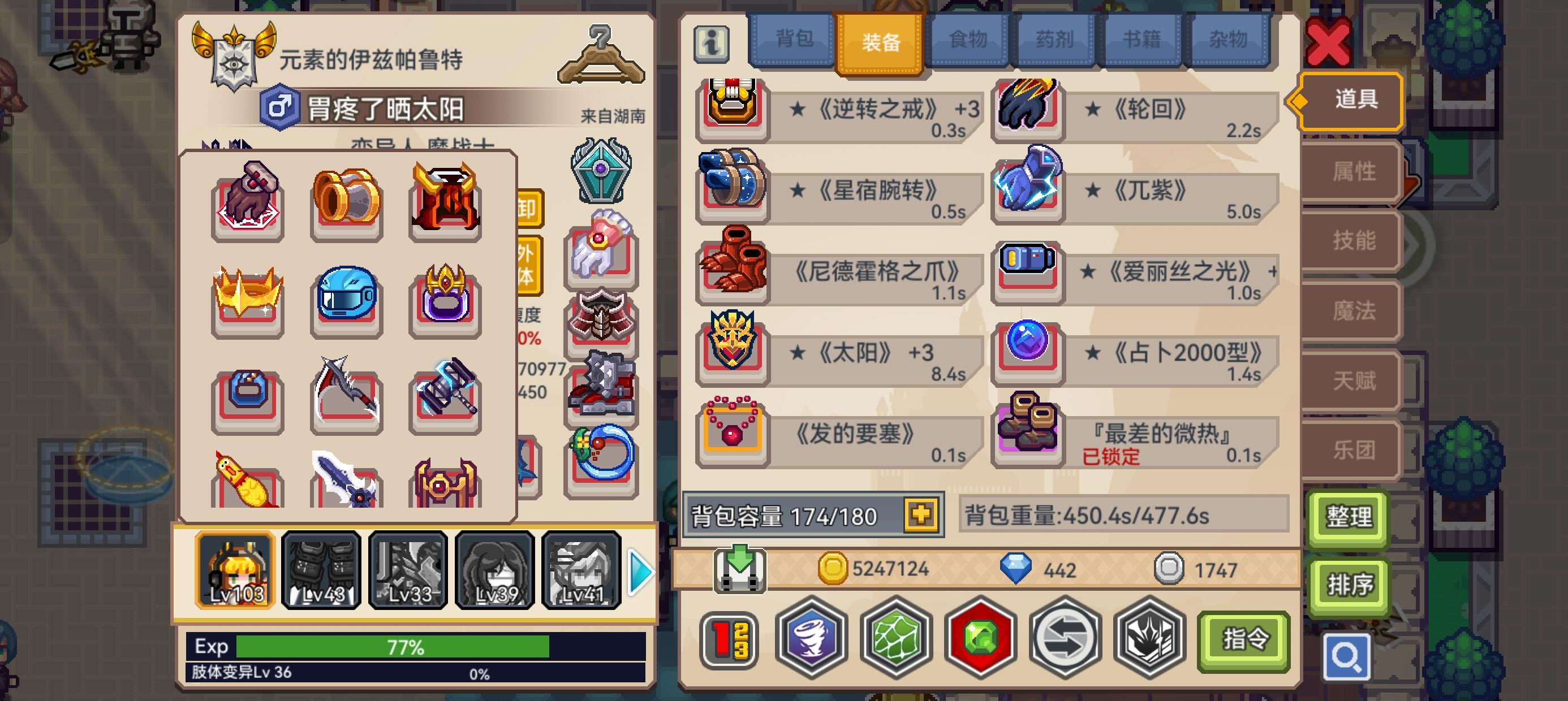Click the Lv43 character portrait
The height and width of the screenshot is (701, 1568).
[321, 571]
